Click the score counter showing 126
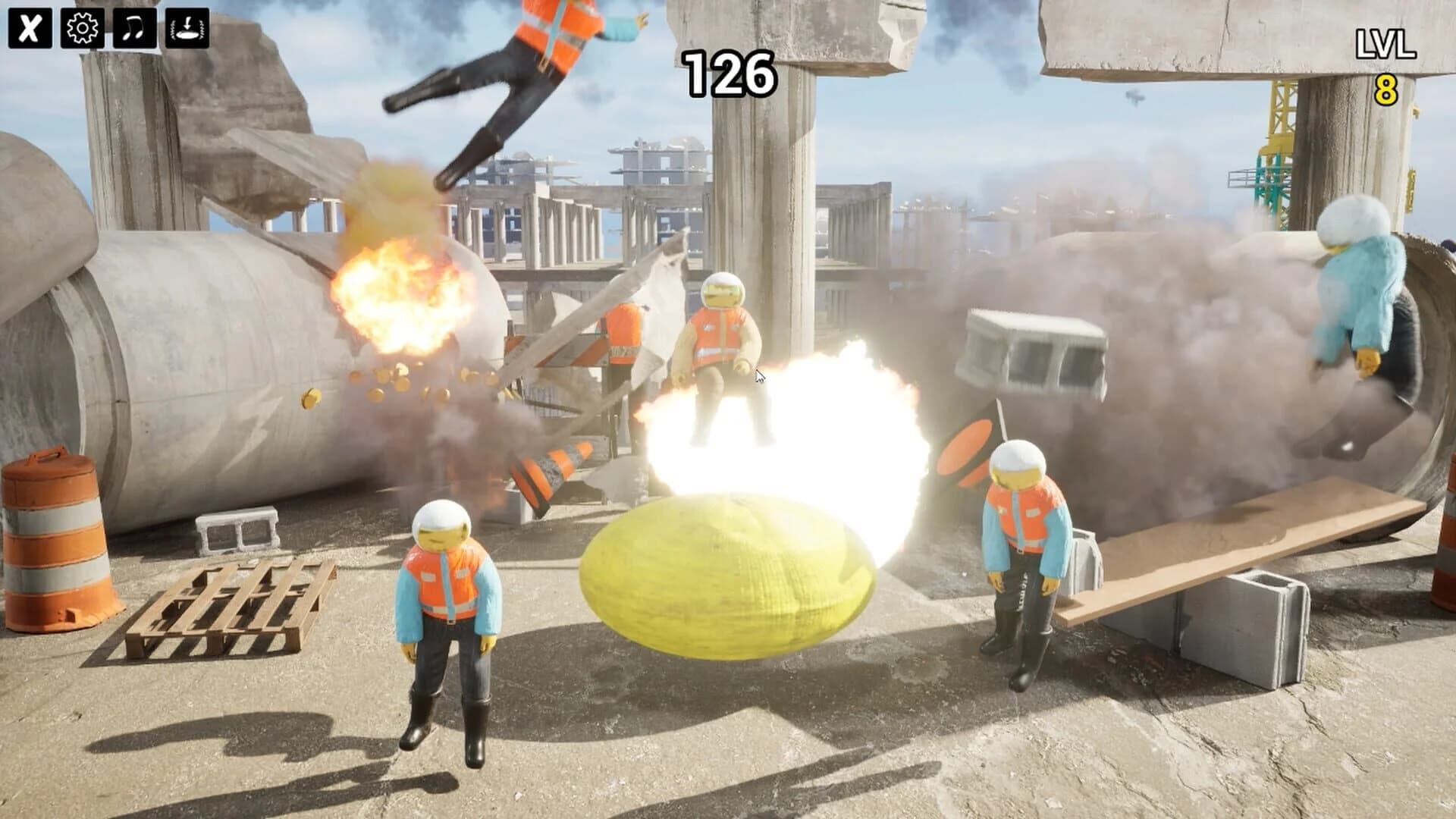 (730, 72)
